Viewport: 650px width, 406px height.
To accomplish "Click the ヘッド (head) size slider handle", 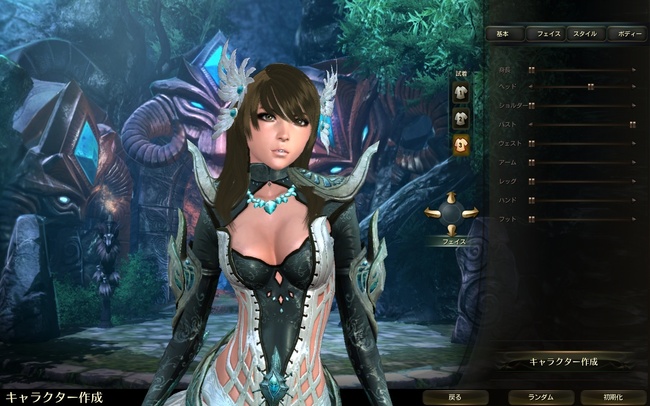I will [x=590, y=86].
